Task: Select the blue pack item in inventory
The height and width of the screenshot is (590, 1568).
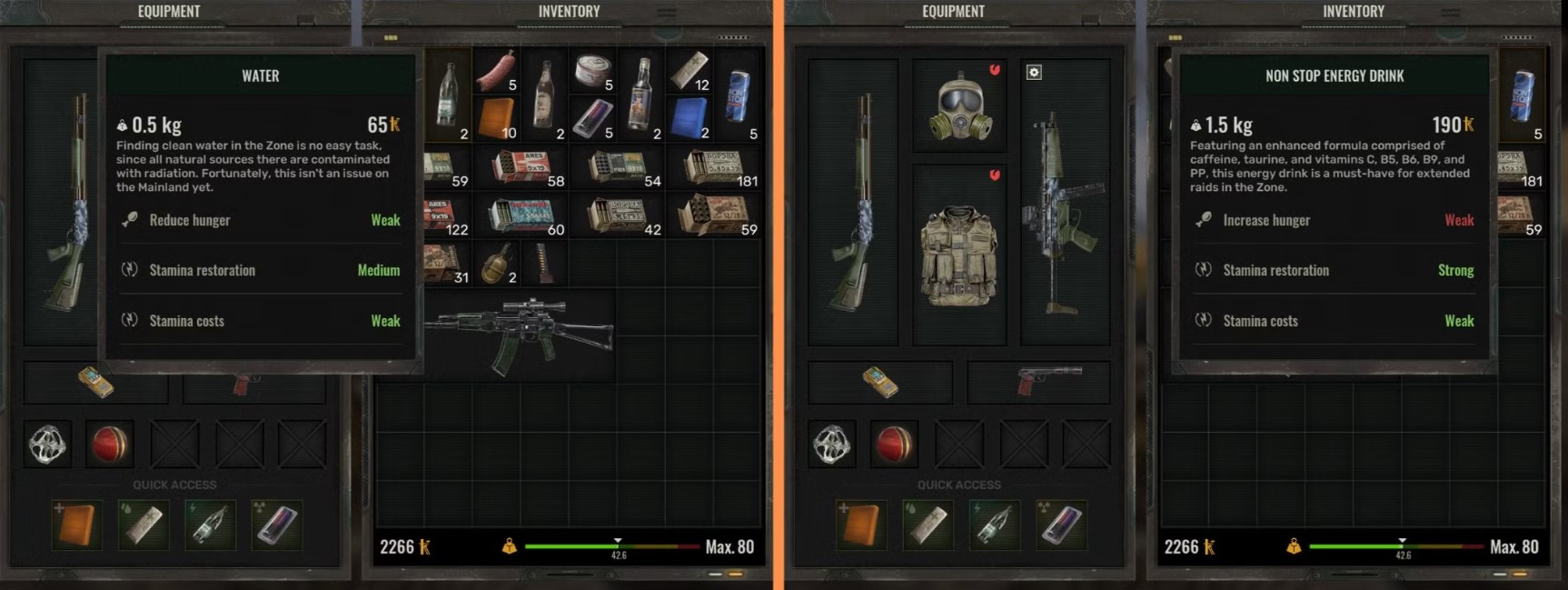Action: (690, 119)
